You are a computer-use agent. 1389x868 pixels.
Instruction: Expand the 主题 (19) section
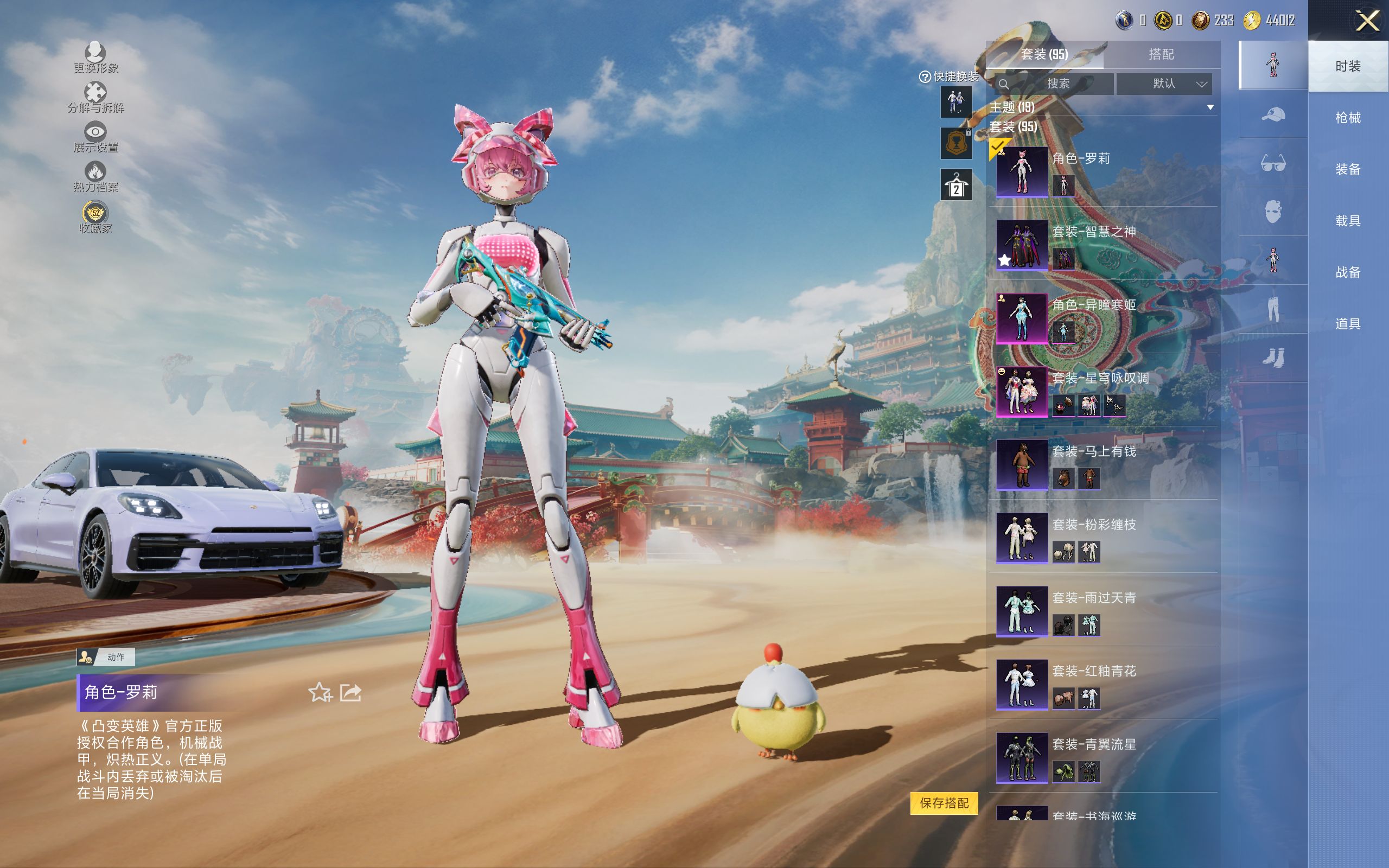[x=1210, y=107]
